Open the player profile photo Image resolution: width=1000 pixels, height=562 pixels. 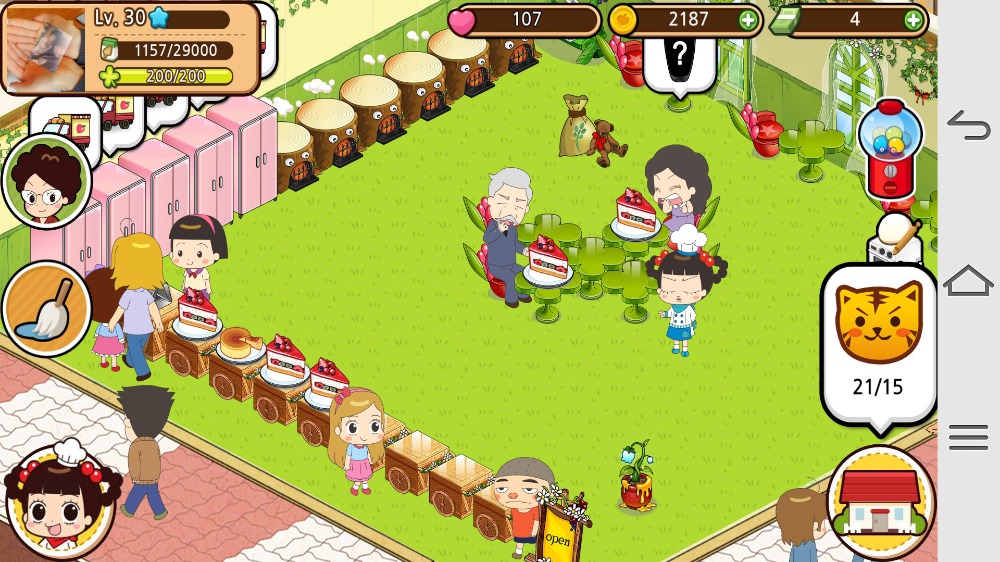click(46, 47)
